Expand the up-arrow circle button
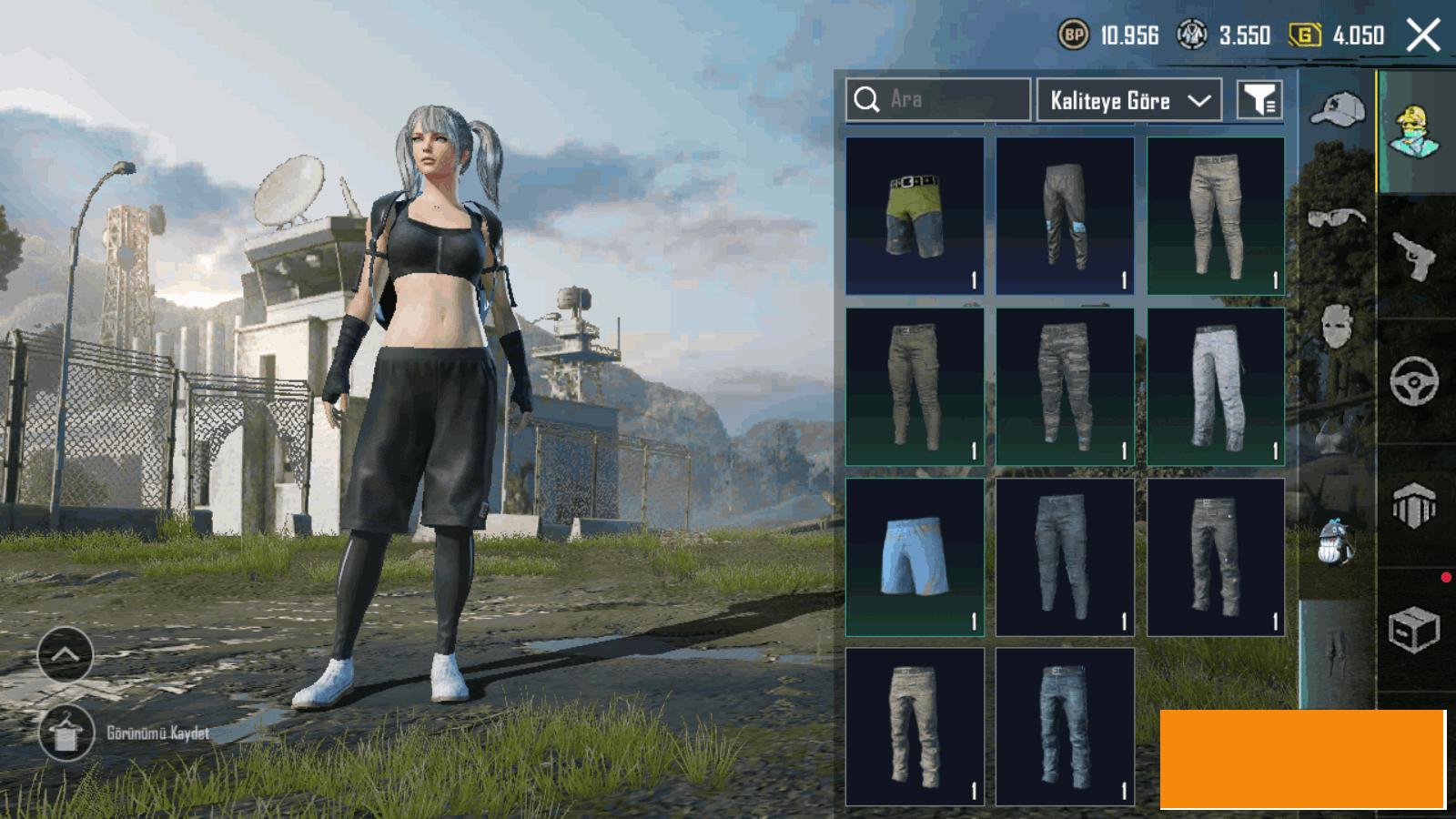This screenshot has width=1456, height=819. pos(66,654)
